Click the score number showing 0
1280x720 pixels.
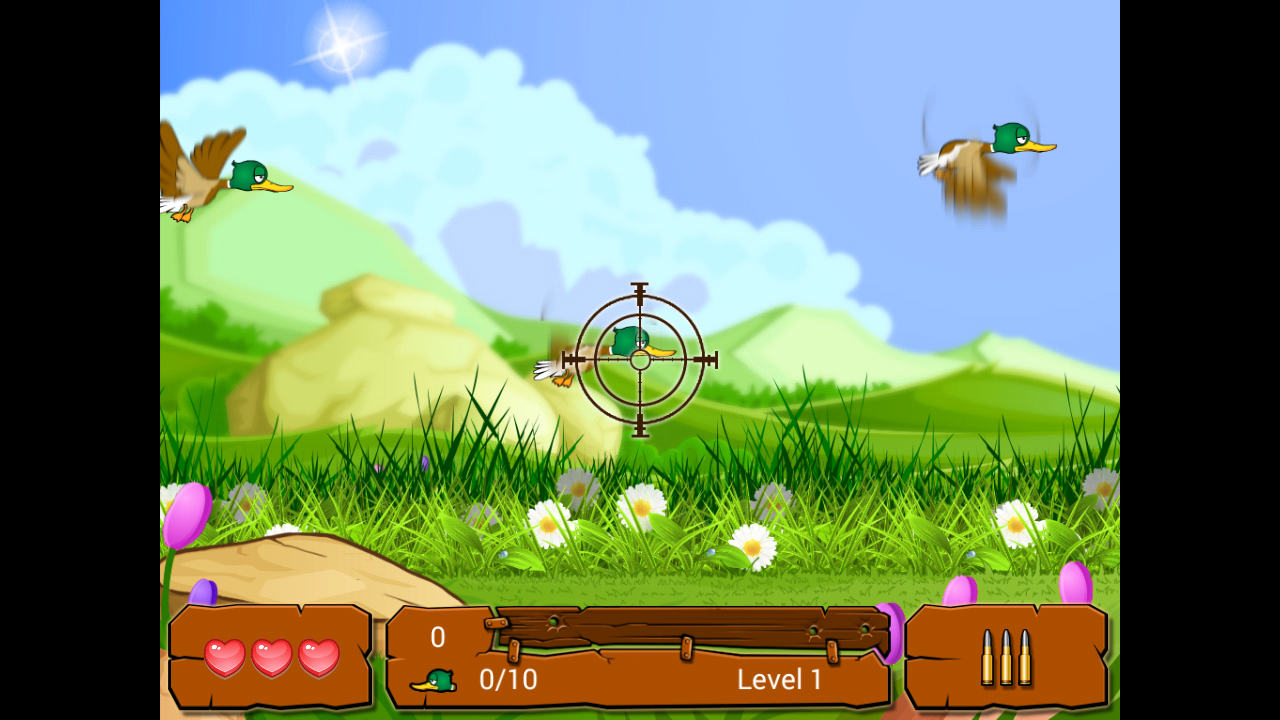click(436, 637)
